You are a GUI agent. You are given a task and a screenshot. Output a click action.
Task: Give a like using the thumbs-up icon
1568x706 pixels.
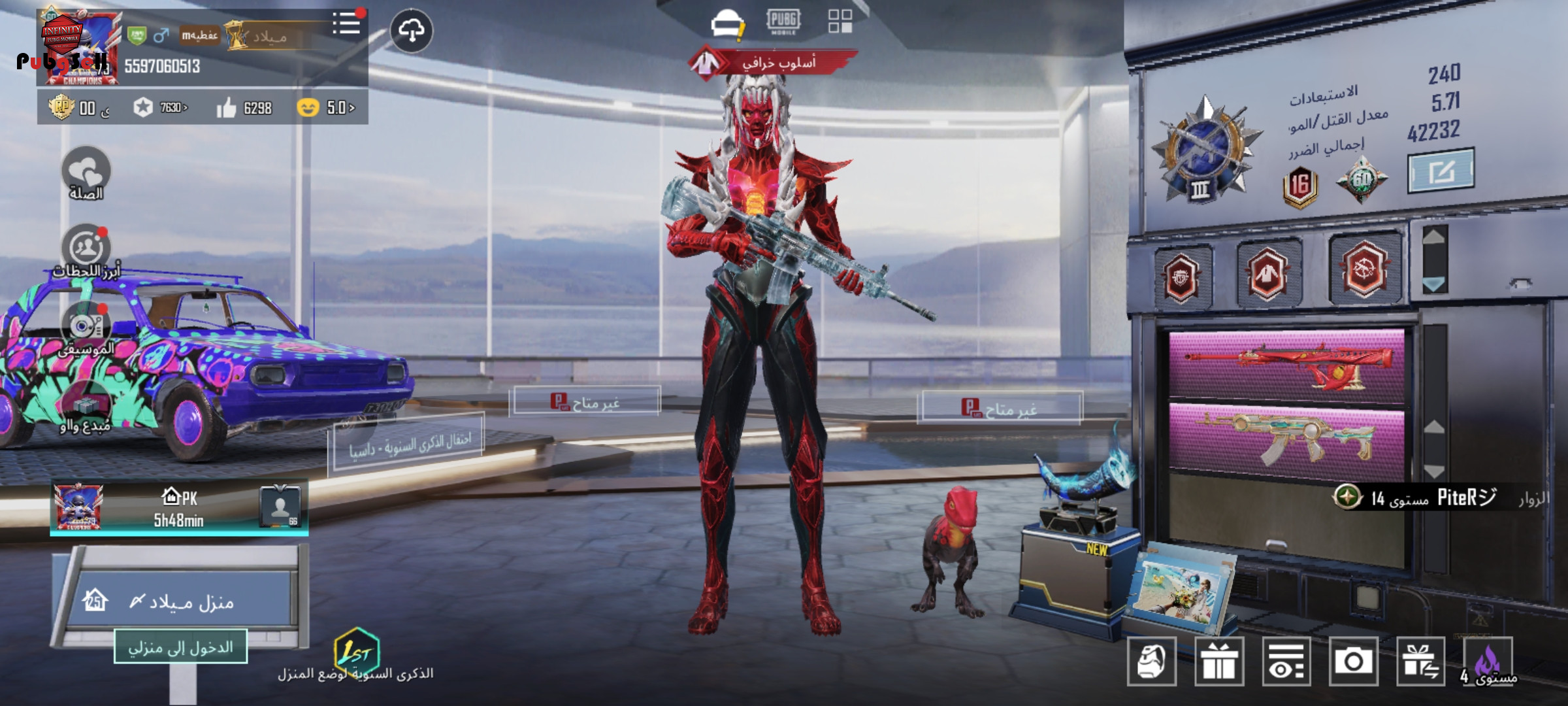(x=227, y=108)
